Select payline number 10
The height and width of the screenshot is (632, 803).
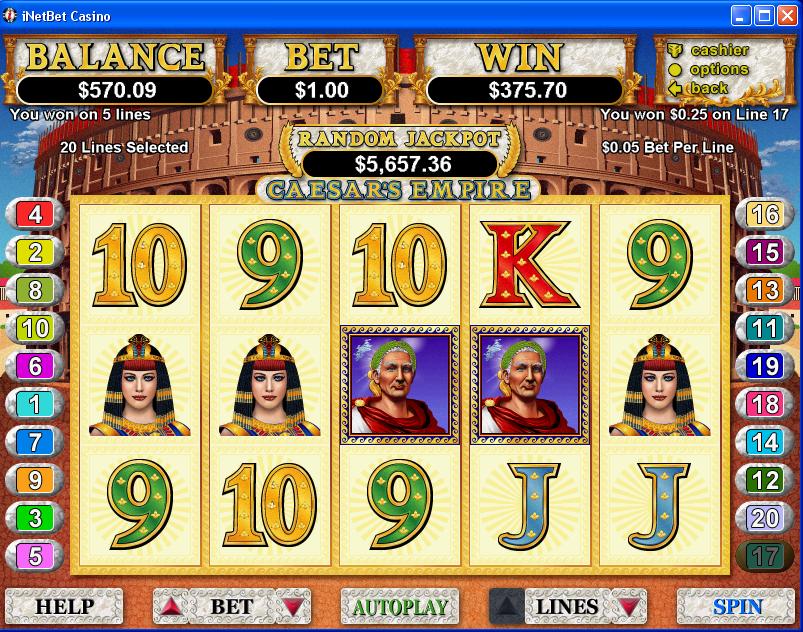(35, 327)
